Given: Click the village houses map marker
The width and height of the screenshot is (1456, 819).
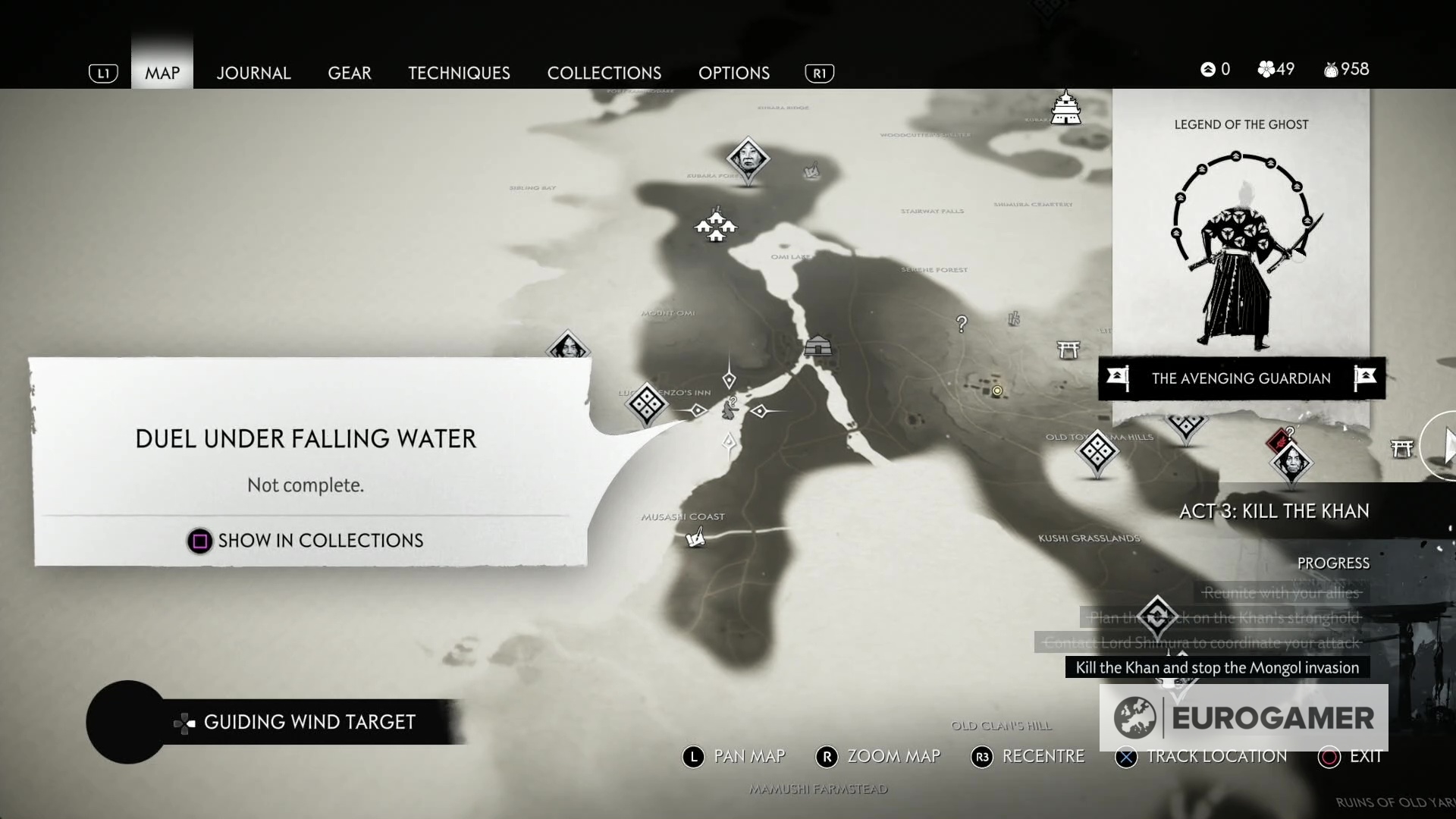Looking at the screenshot, I should [715, 225].
